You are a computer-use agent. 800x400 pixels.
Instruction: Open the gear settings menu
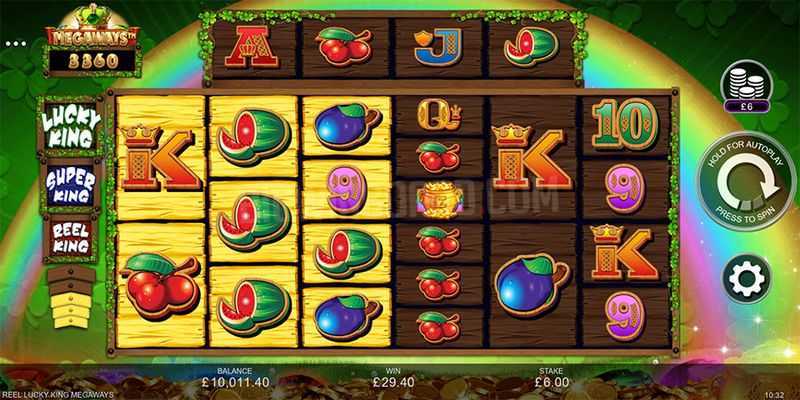[x=747, y=278]
